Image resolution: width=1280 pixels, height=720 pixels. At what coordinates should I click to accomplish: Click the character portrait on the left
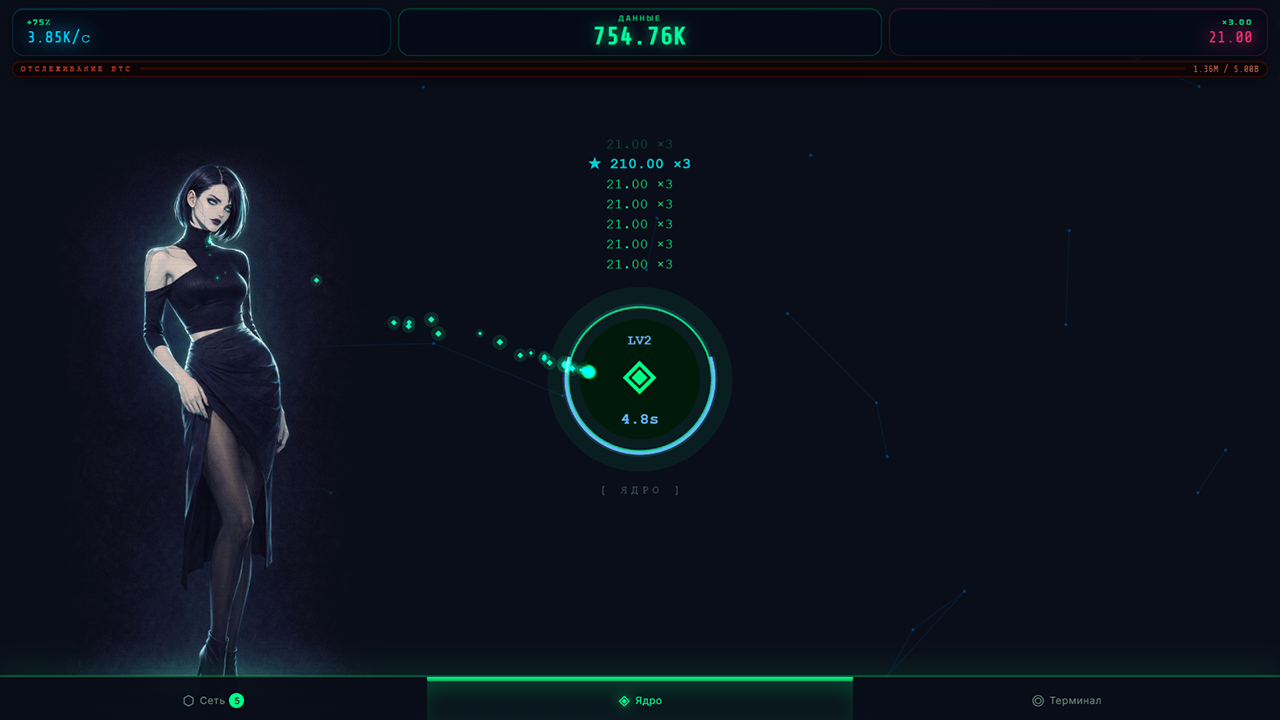(220, 400)
